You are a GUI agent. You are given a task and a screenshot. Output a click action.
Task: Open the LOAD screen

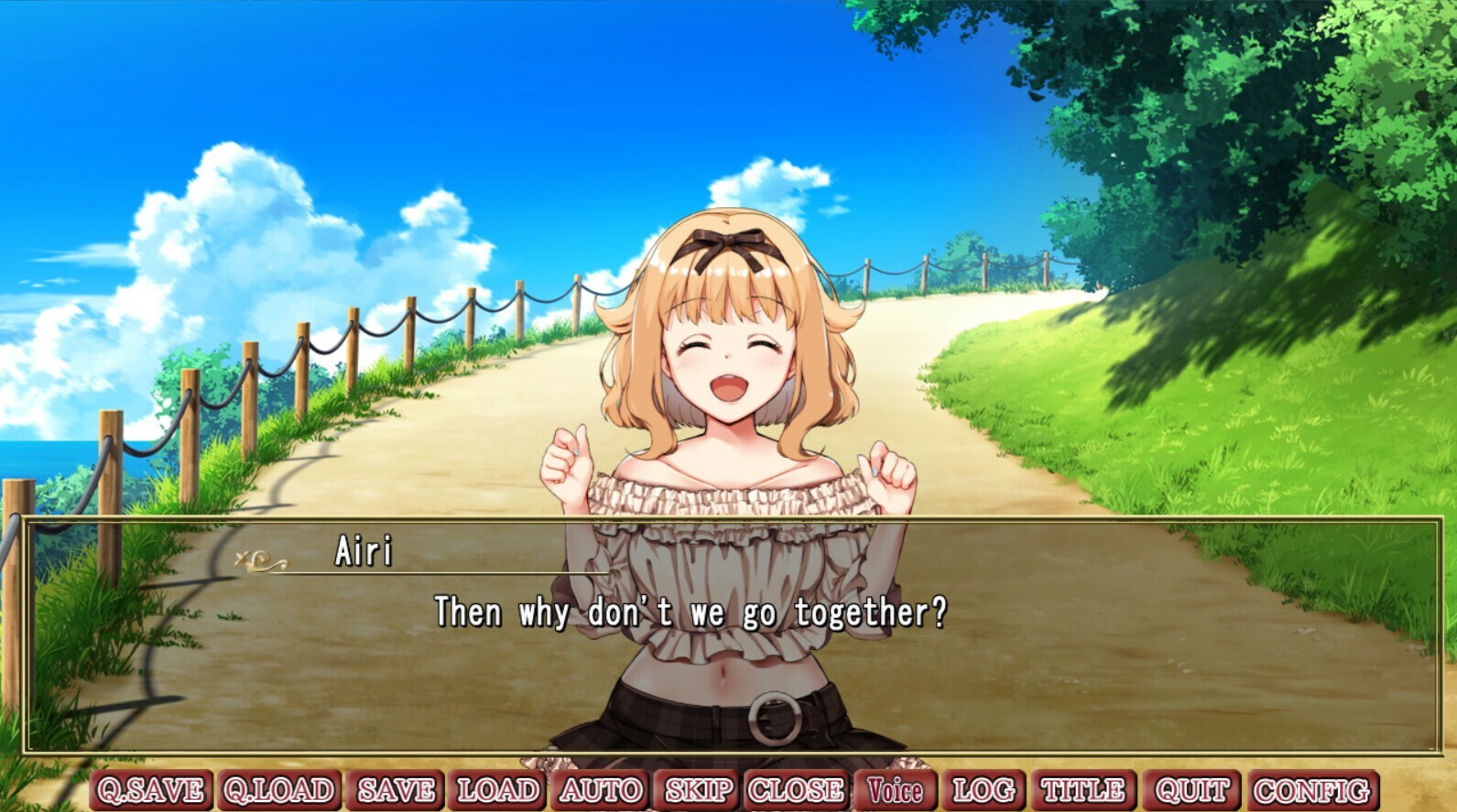495,789
